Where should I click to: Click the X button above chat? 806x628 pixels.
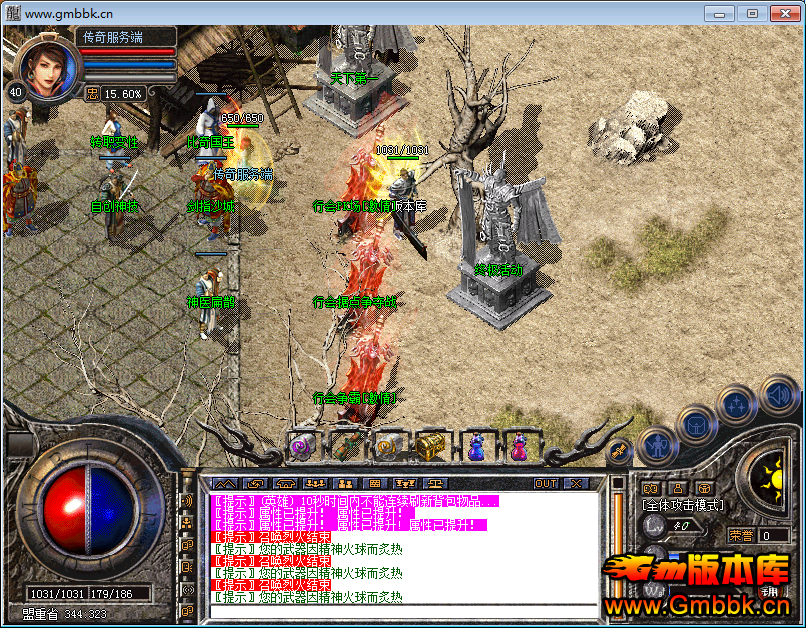click(x=575, y=484)
